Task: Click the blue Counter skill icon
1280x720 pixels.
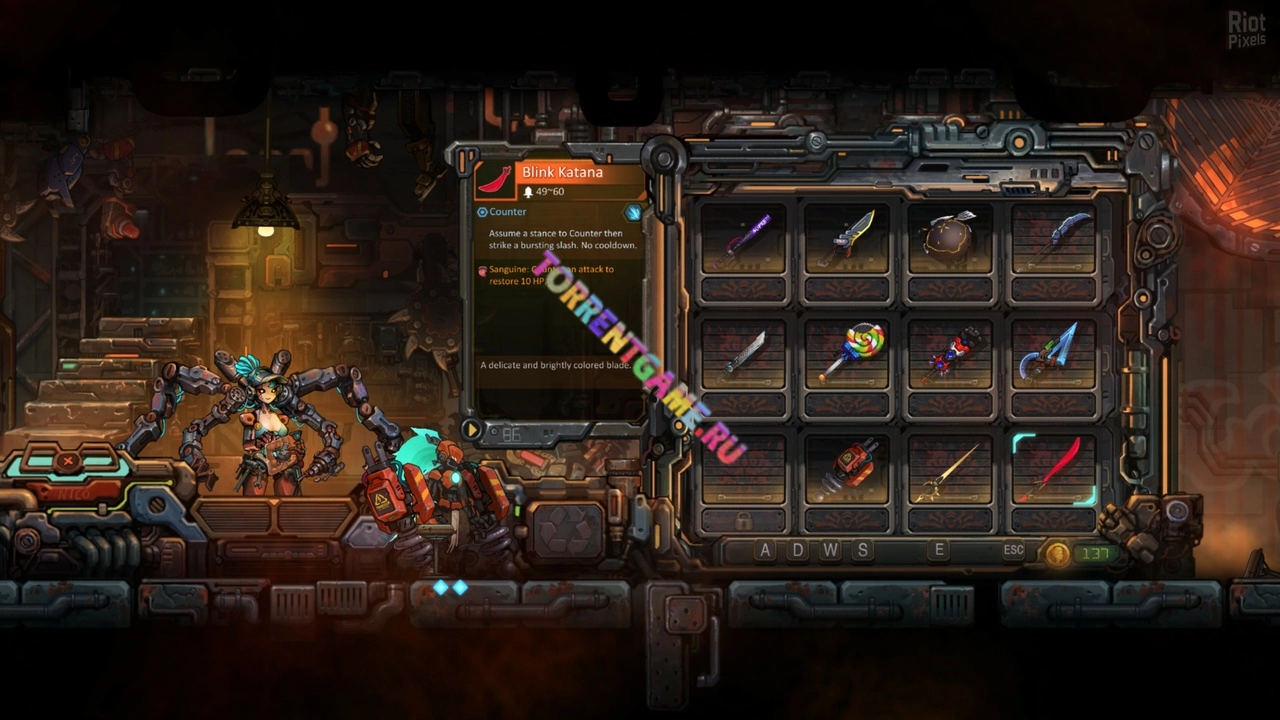Action: [633, 212]
